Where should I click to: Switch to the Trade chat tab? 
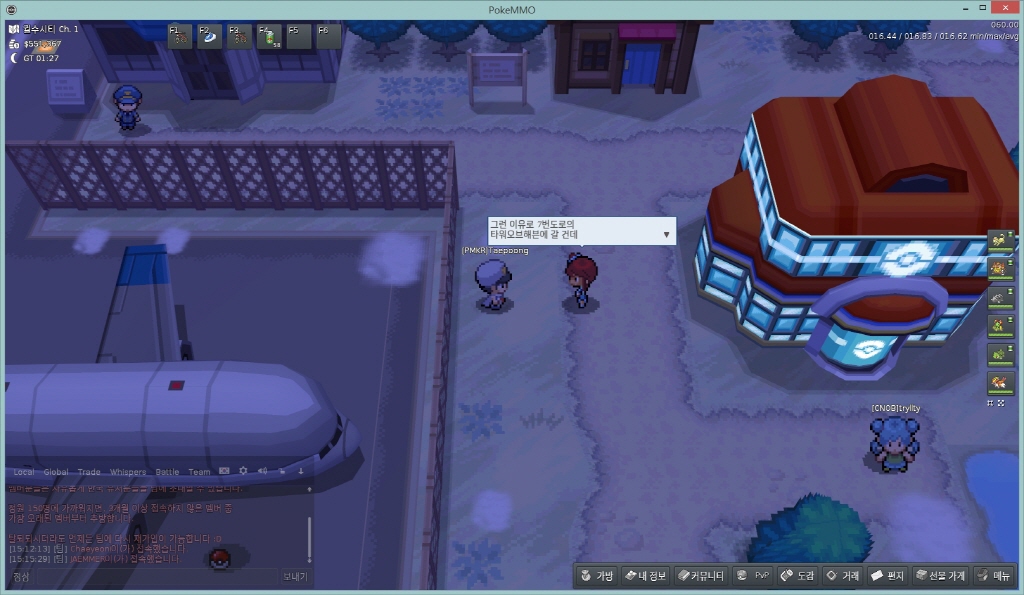tap(89, 472)
